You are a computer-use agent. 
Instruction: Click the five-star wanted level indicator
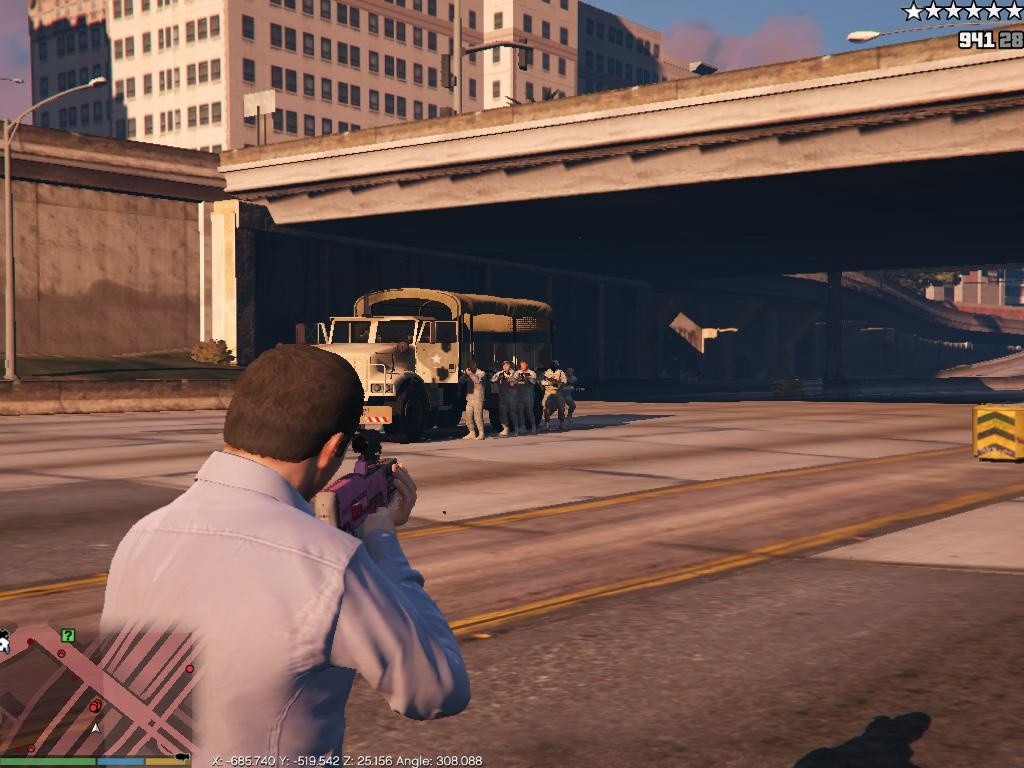click(x=962, y=11)
